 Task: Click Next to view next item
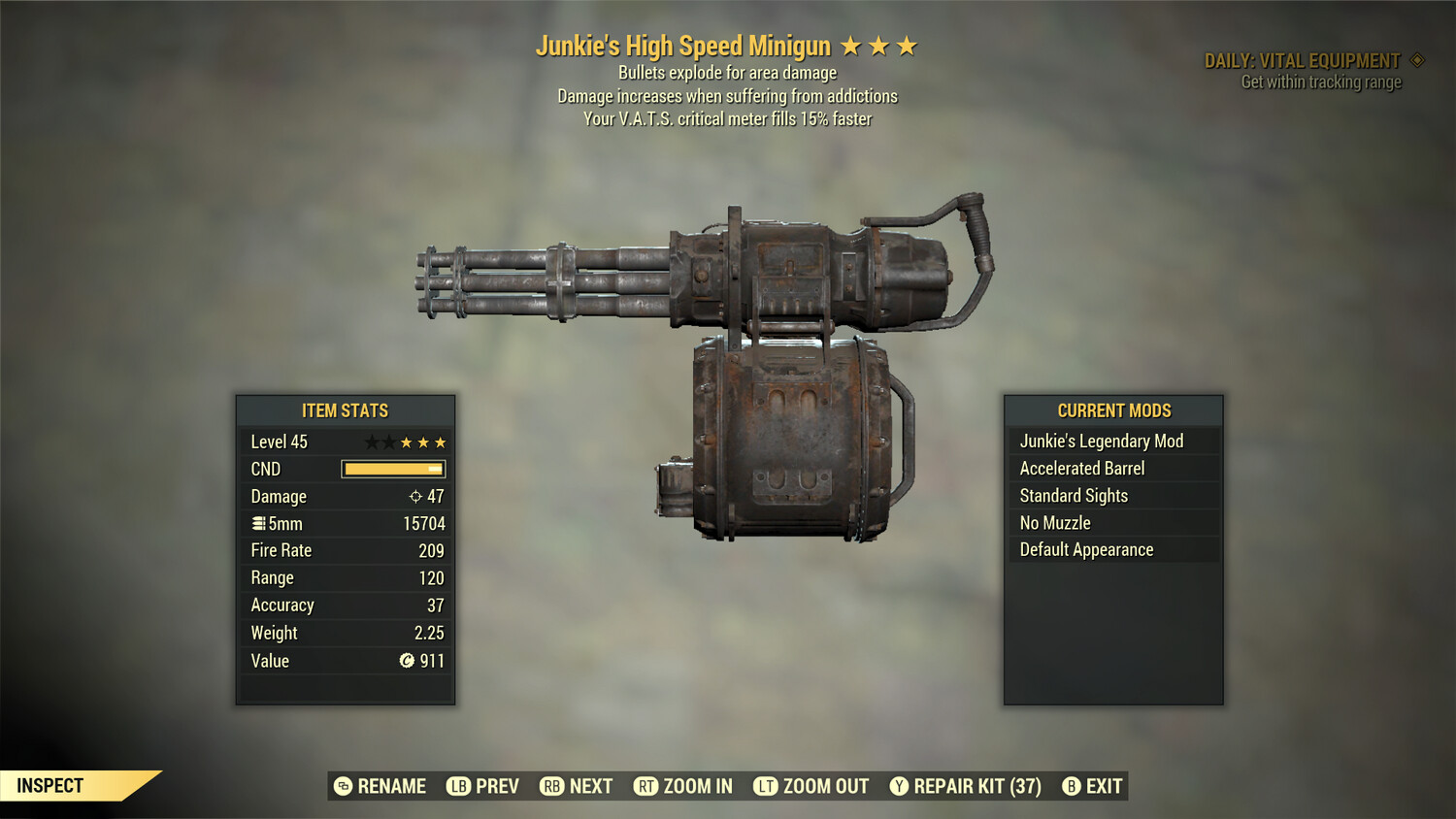click(x=591, y=786)
